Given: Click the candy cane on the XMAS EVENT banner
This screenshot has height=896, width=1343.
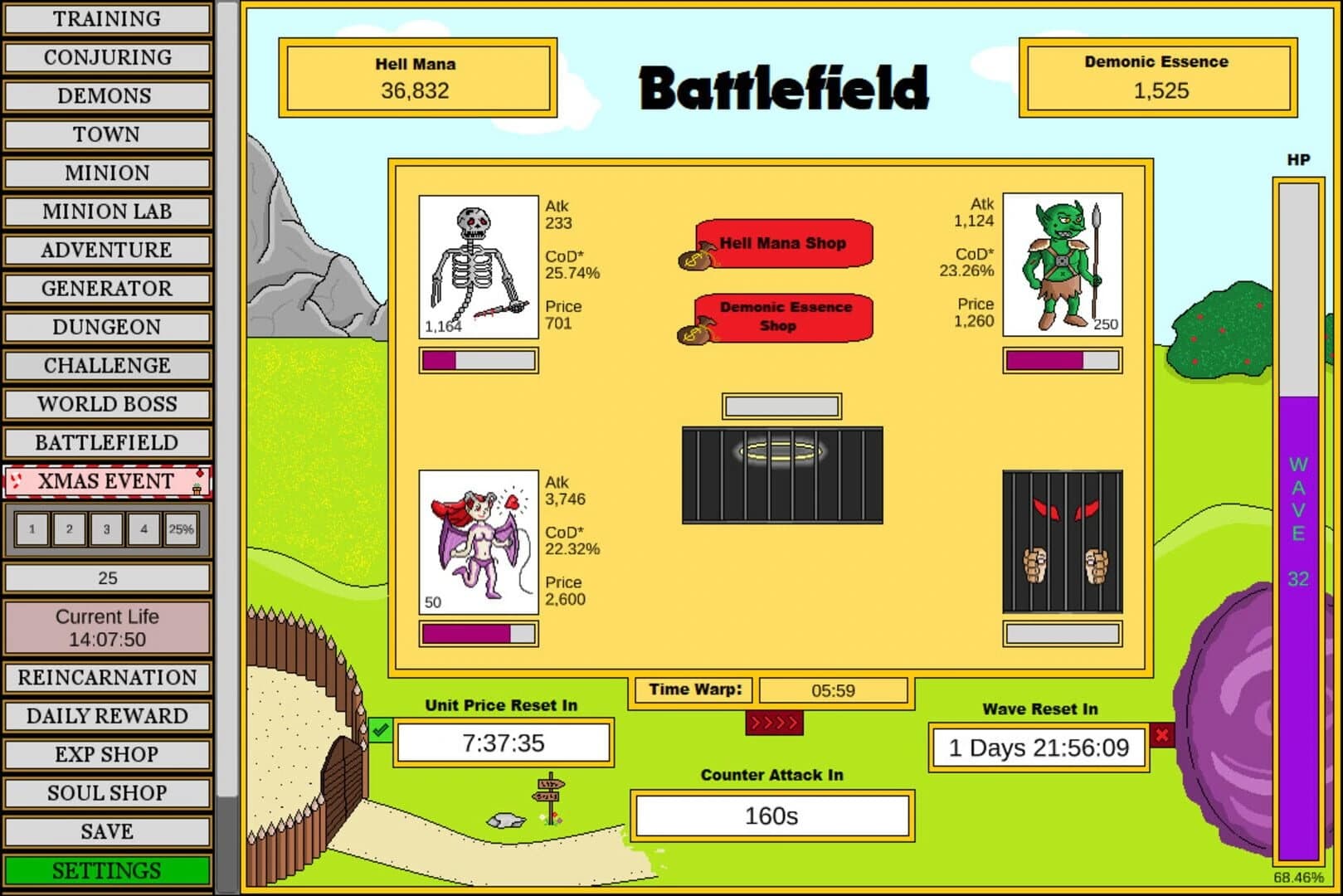Looking at the screenshot, I should 17,480.
